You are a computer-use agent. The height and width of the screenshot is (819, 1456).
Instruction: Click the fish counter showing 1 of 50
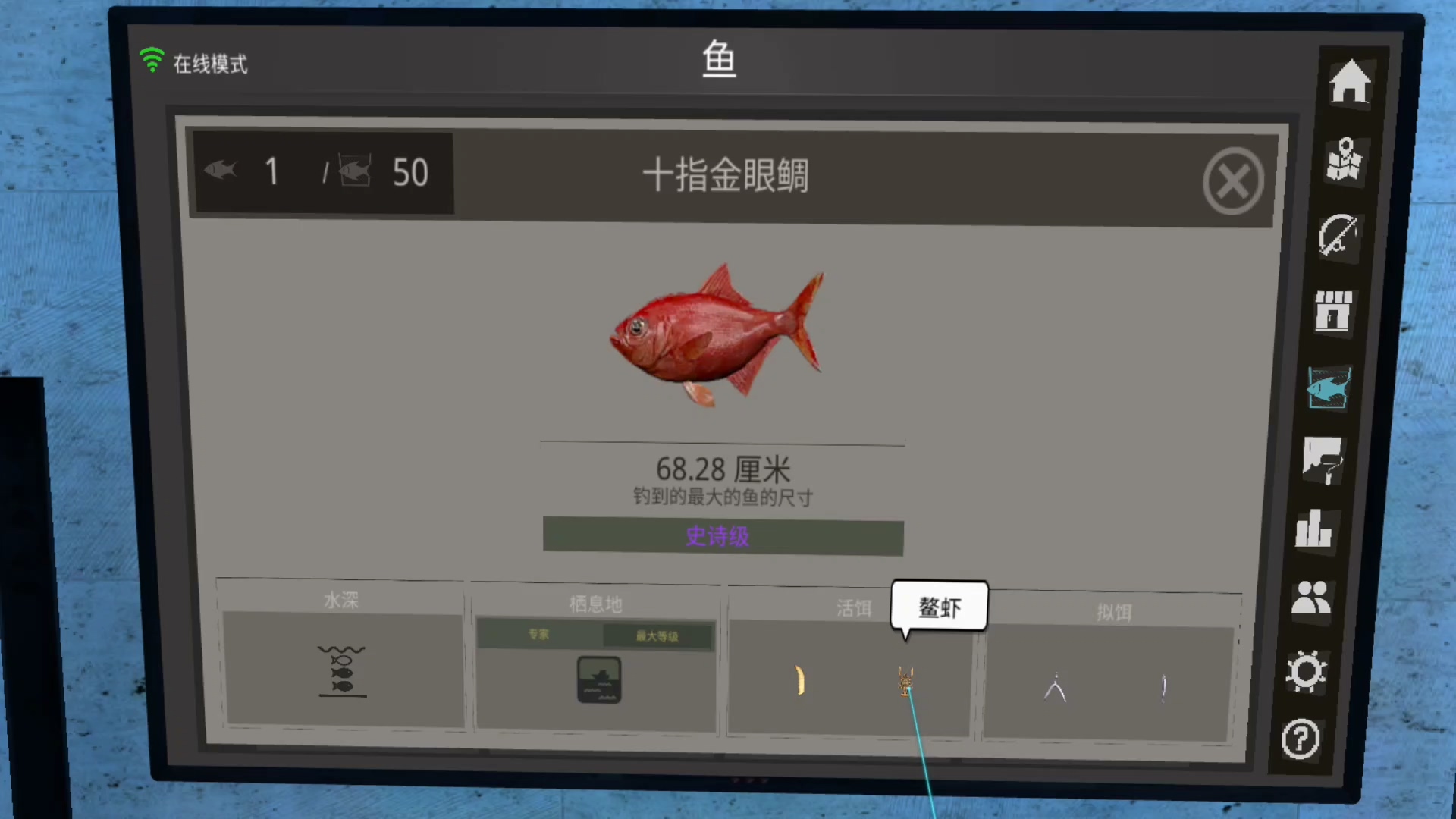click(322, 172)
